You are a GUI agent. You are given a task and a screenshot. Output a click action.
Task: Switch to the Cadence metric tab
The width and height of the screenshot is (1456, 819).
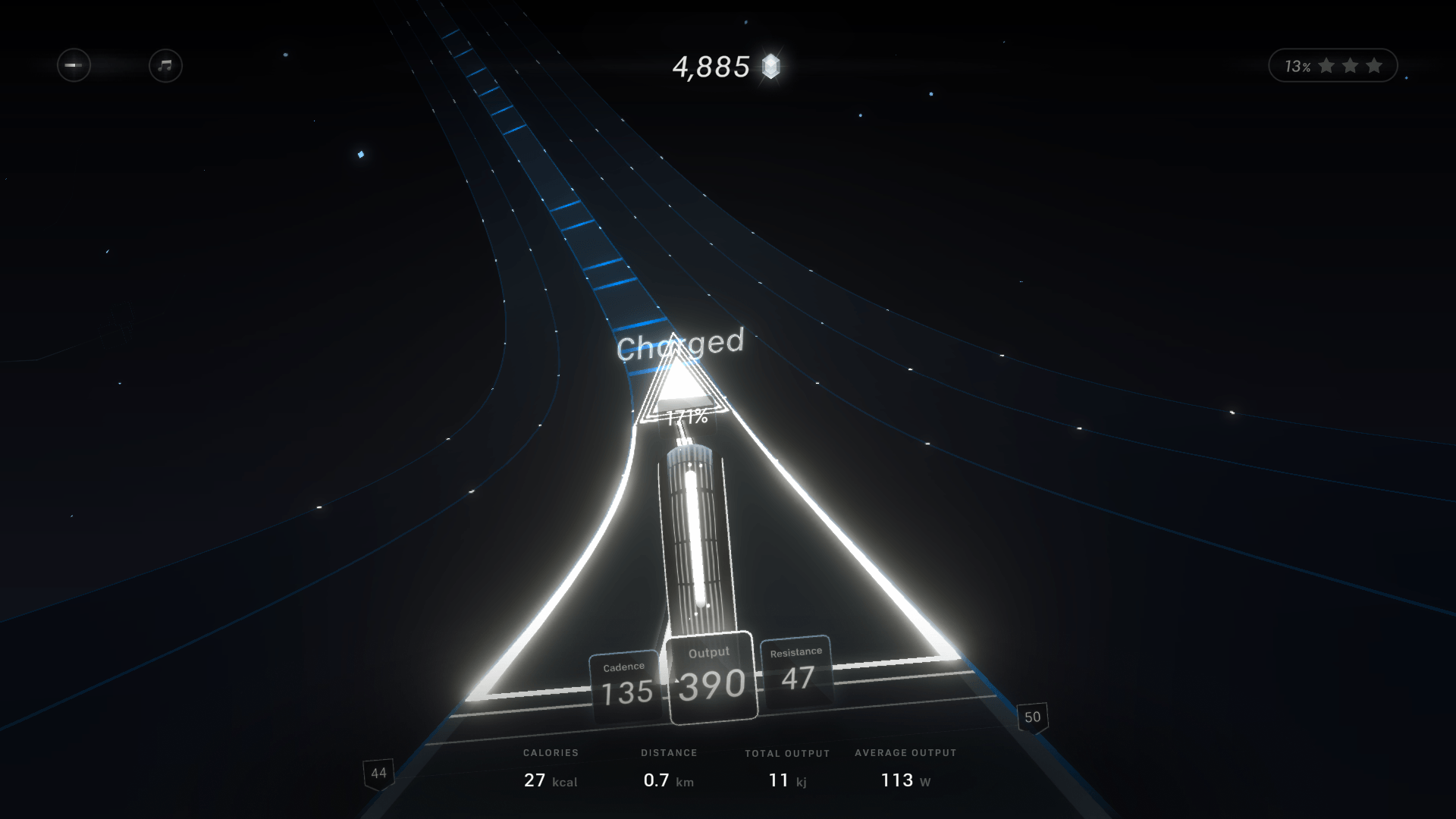(x=624, y=666)
